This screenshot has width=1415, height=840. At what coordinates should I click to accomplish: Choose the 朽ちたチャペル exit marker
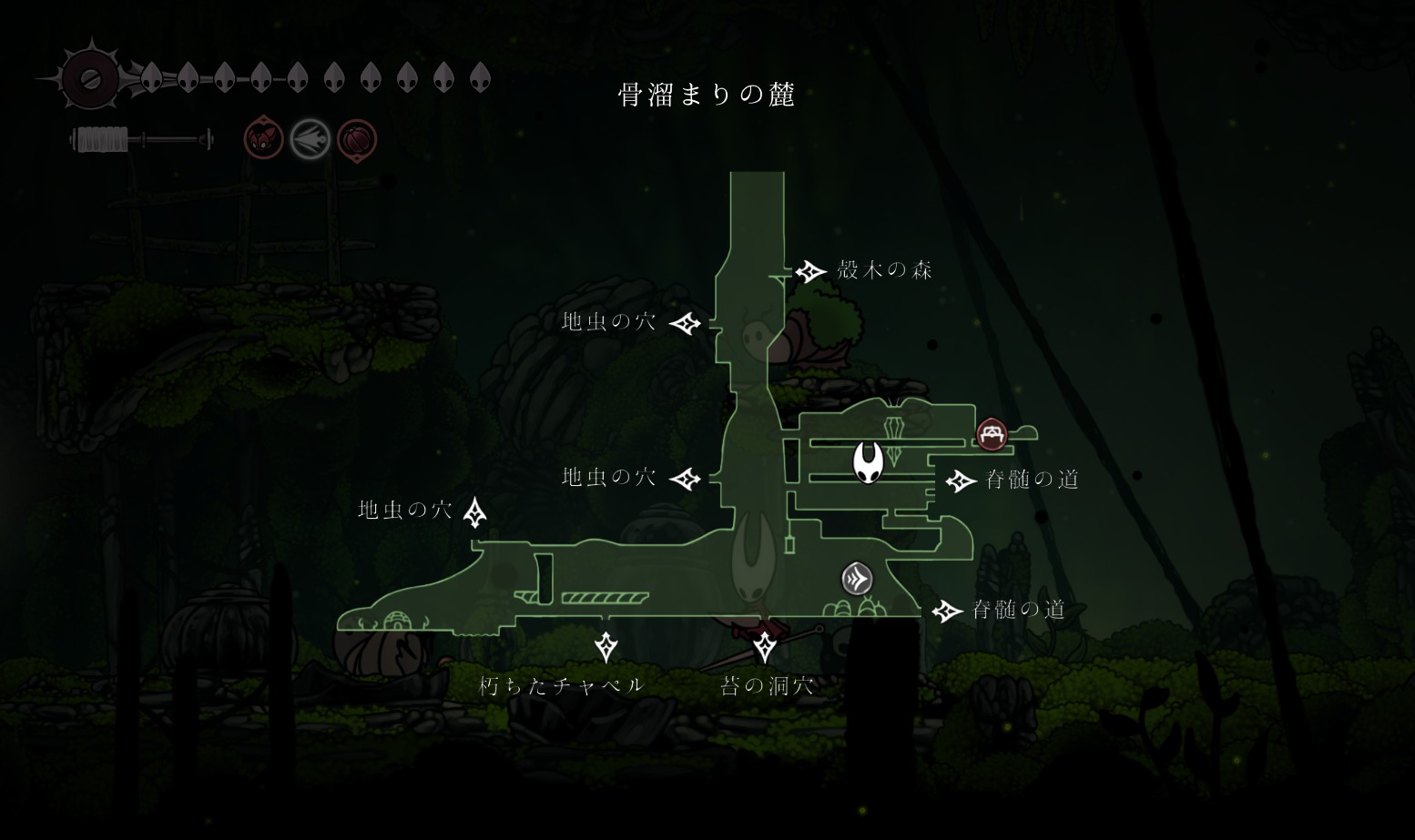tap(606, 647)
